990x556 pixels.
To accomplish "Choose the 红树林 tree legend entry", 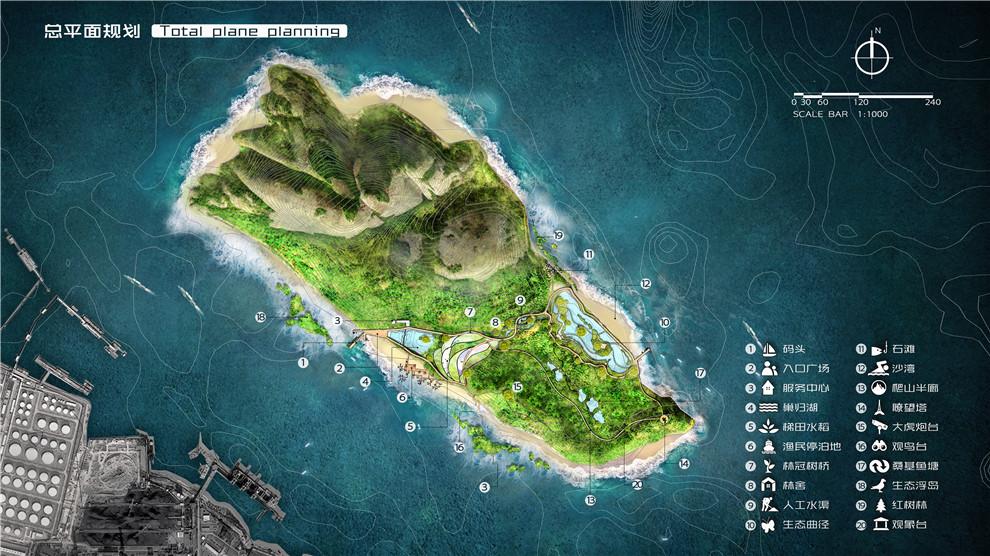I will (x=895, y=505).
